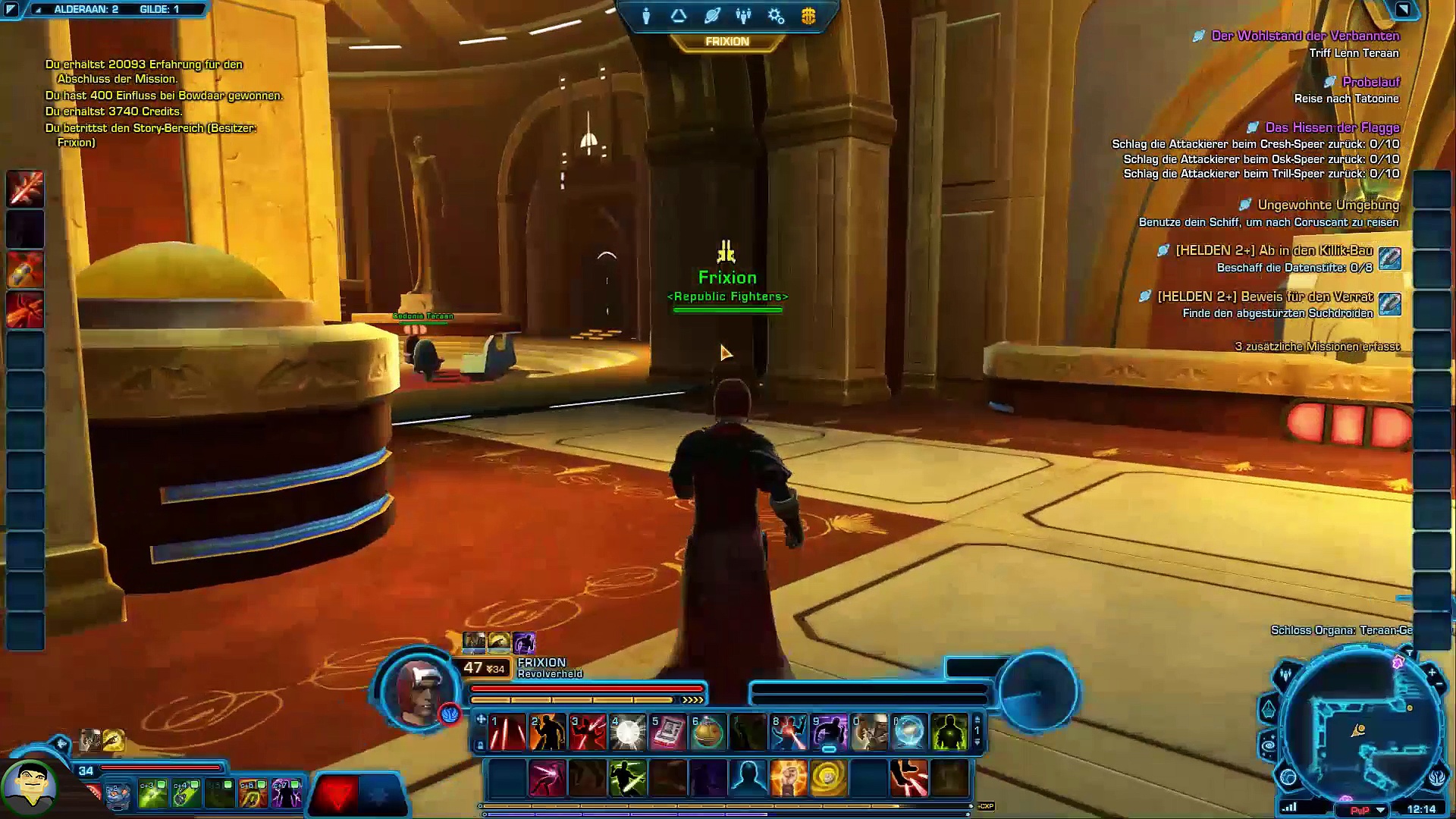Zoom in the minimap with plus button

pyautogui.click(x=1432, y=672)
